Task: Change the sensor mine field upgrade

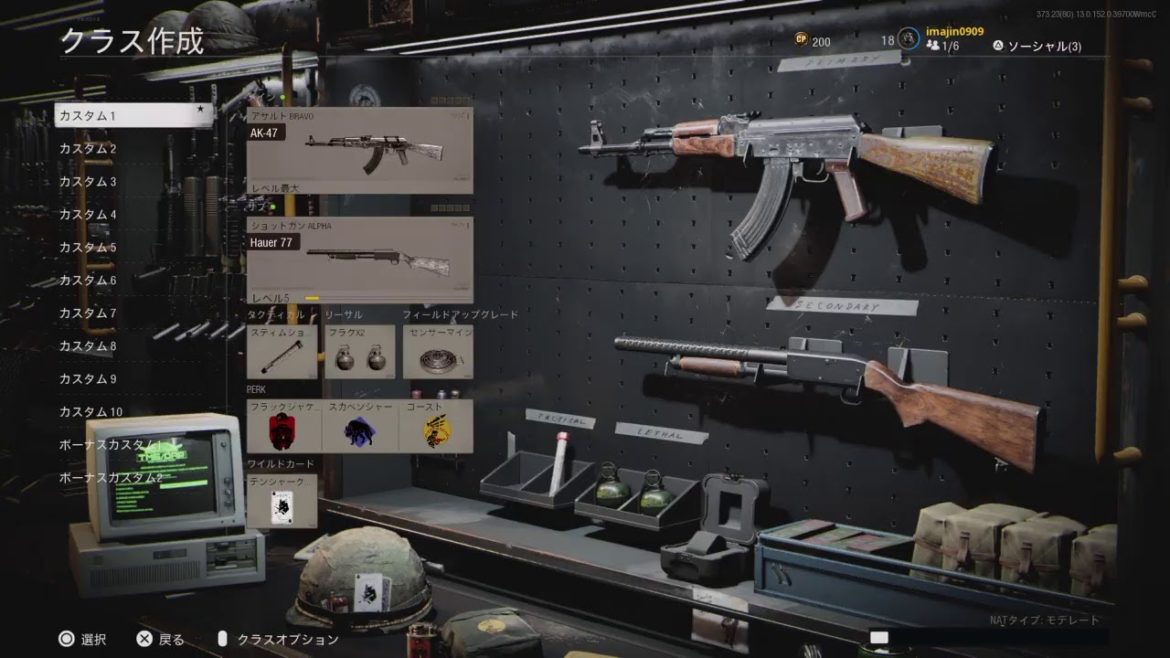Action: click(x=438, y=351)
